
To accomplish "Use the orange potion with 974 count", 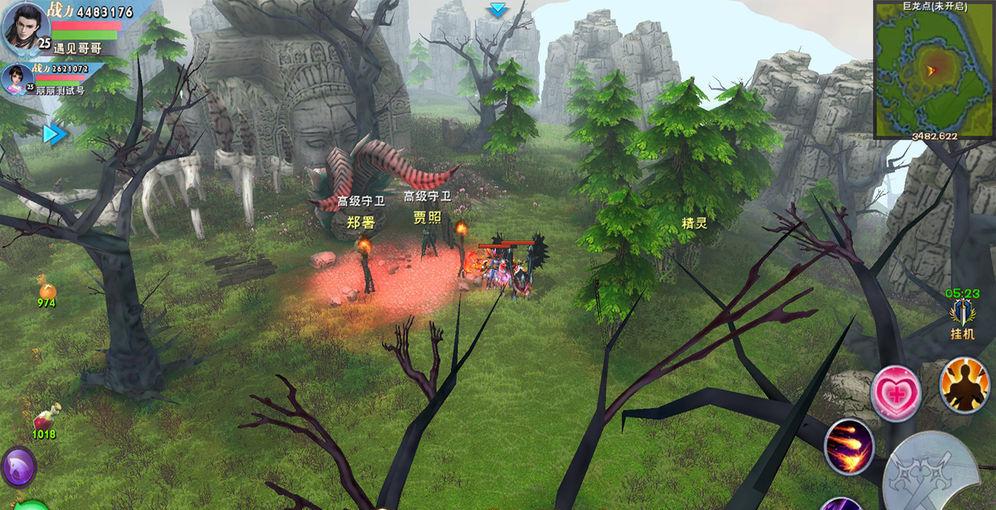I will point(46,288).
